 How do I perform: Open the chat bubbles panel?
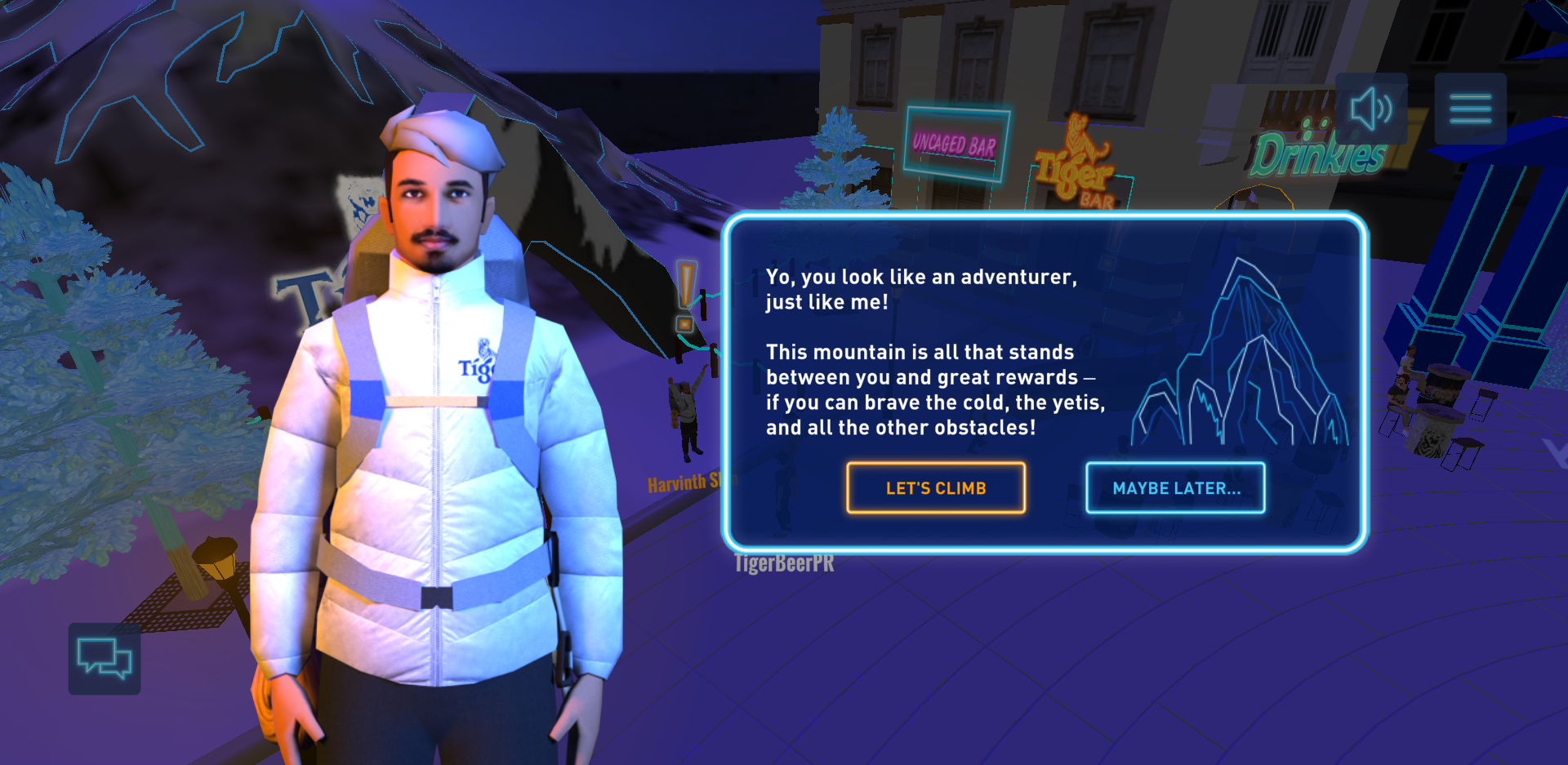[105, 659]
